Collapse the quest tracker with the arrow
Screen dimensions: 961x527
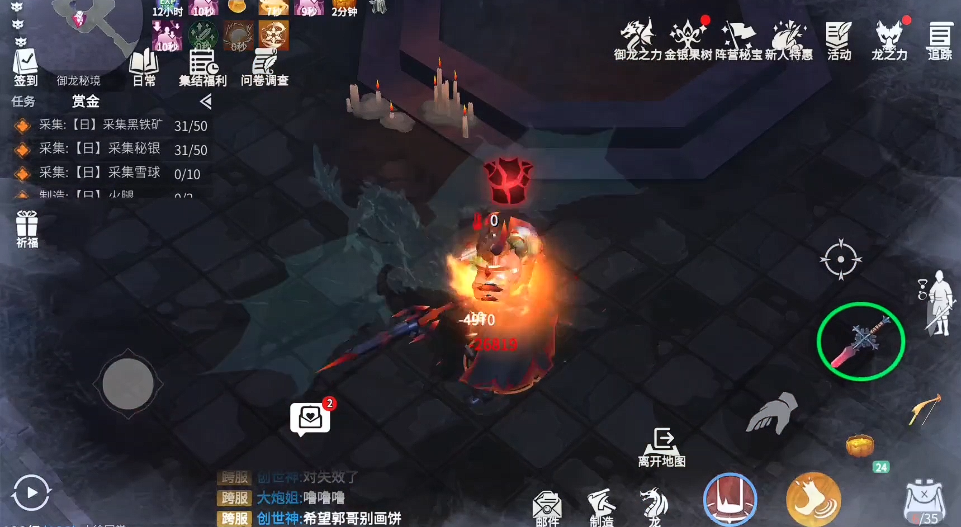click(x=205, y=101)
